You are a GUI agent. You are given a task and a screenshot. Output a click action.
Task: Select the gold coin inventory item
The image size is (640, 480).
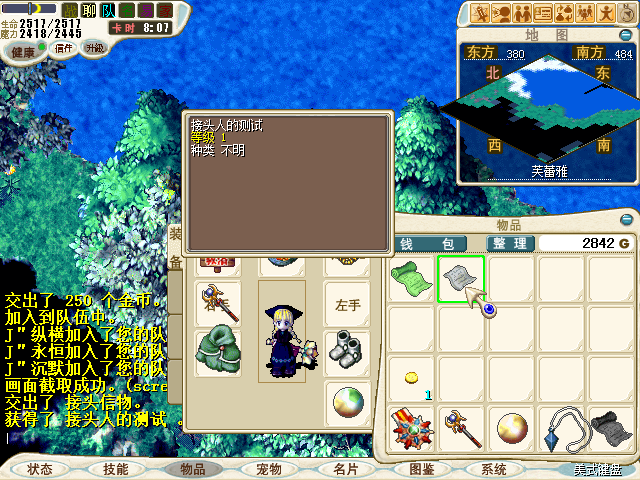pos(411,377)
